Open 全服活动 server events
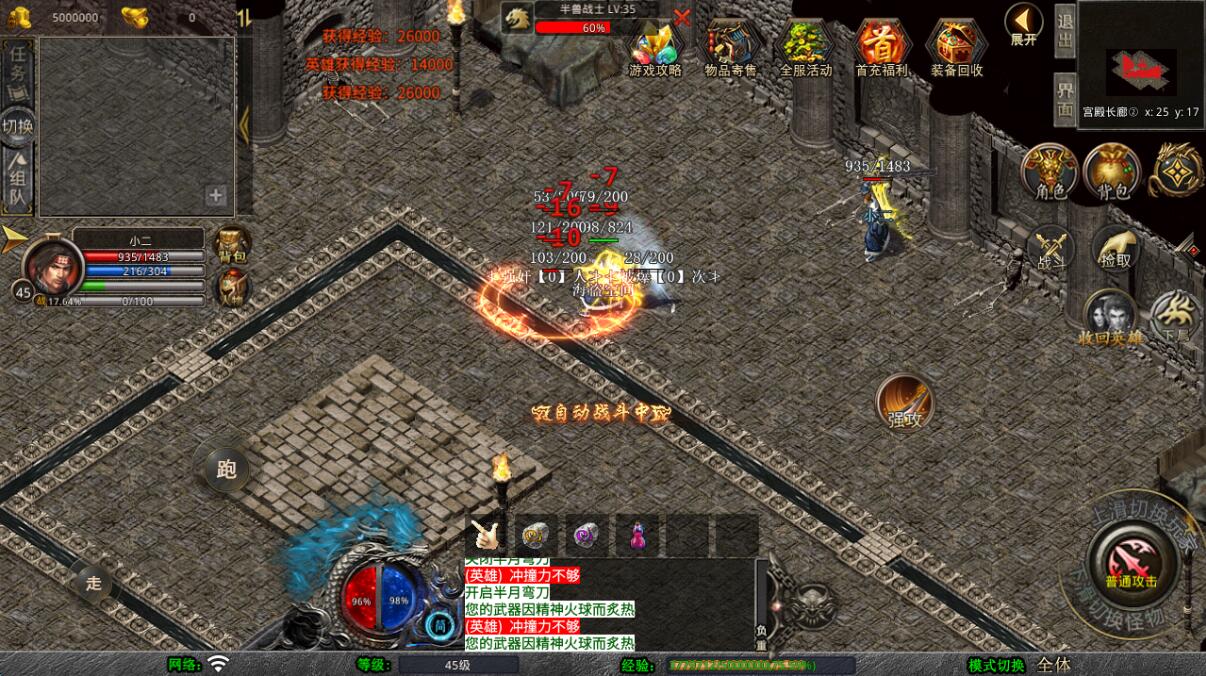The width and height of the screenshot is (1206, 676). click(x=805, y=47)
